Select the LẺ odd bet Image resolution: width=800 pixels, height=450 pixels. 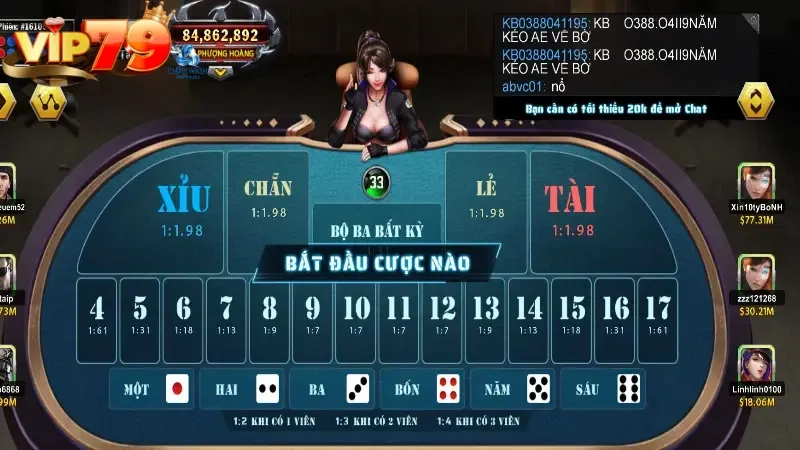[x=486, y=198]
